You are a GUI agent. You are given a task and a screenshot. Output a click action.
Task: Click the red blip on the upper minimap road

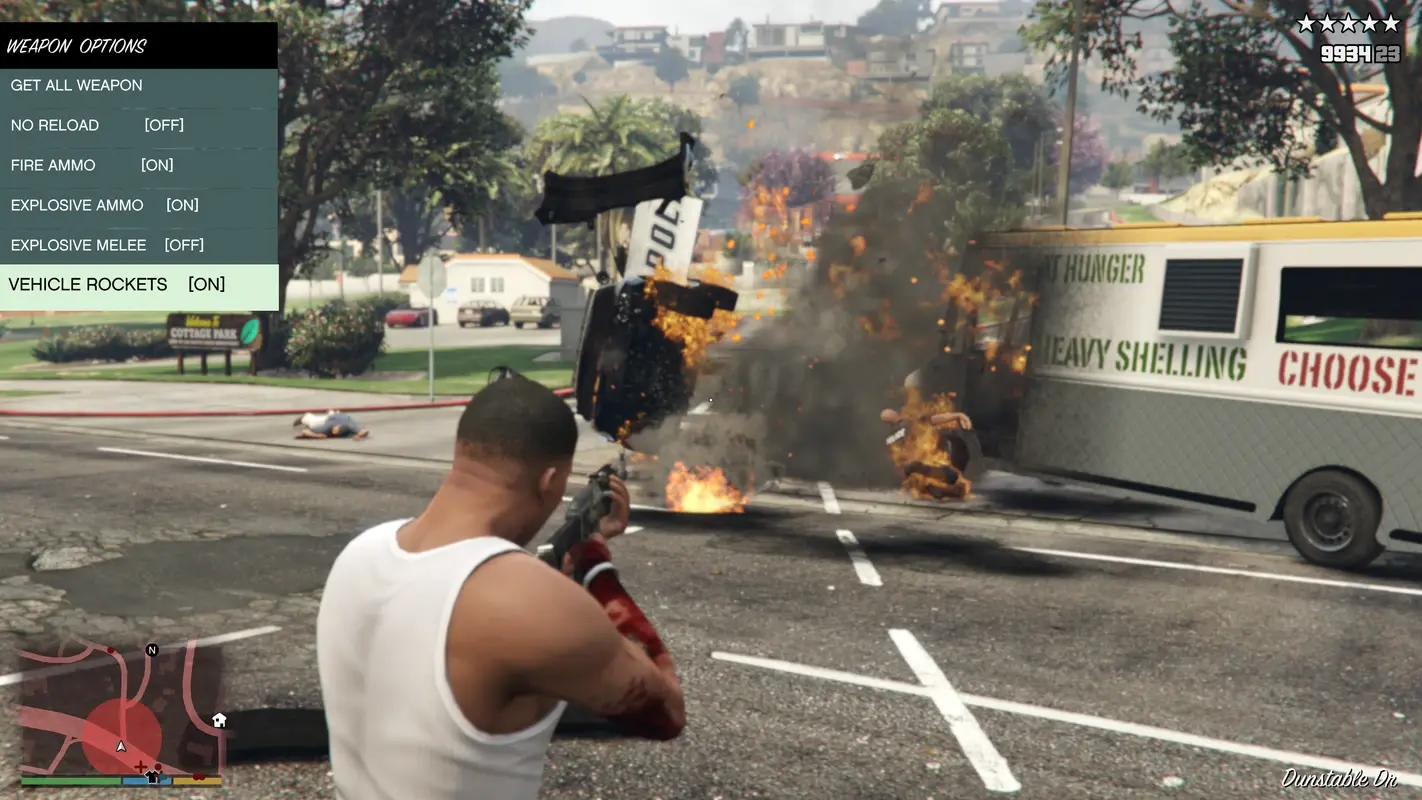pyautogui.click(x=110, y=650)
